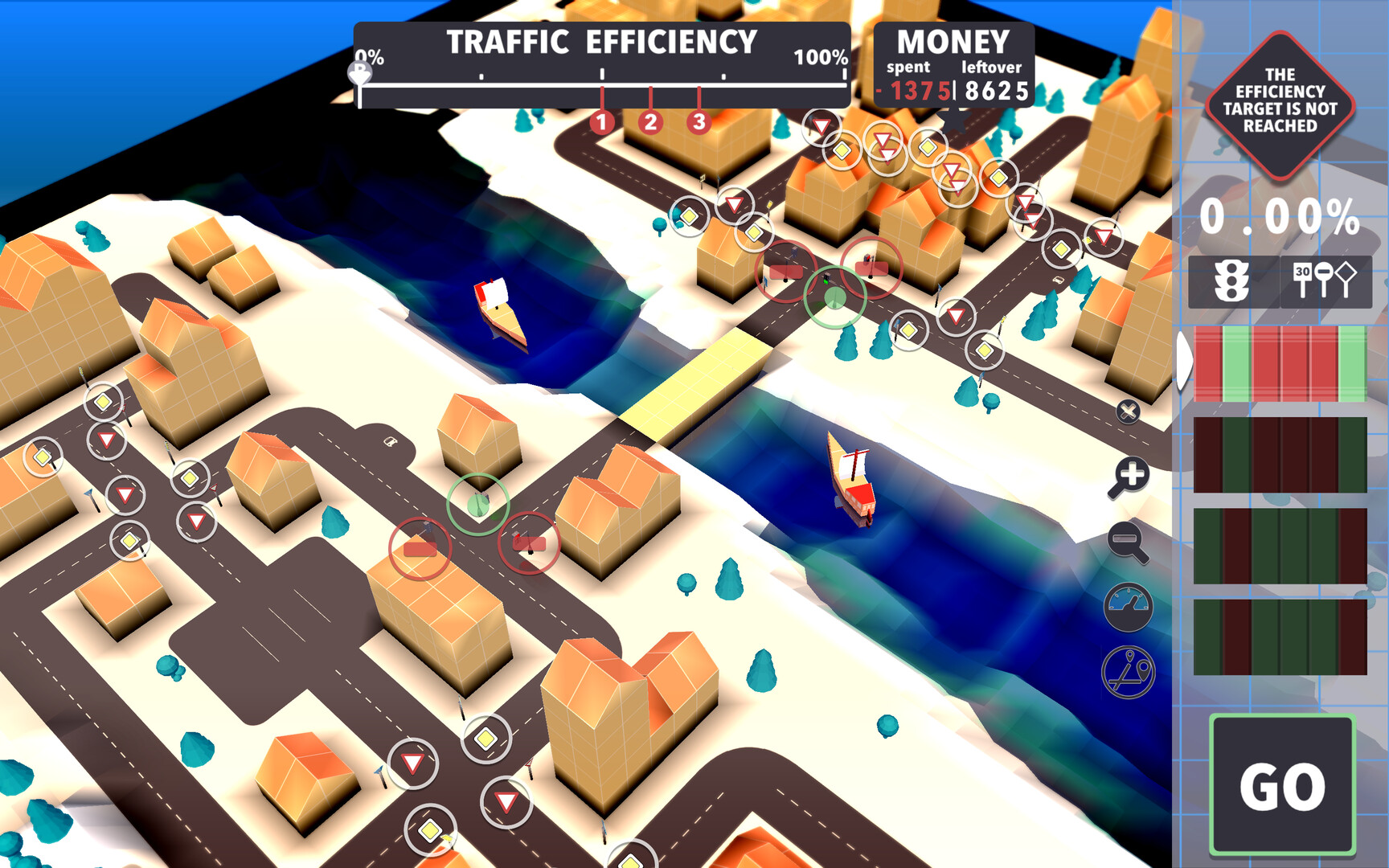The width and height of the screenshot is (1389, 868).
Task: Click the X cancel icon beside the map
Action: [1129, 412]
